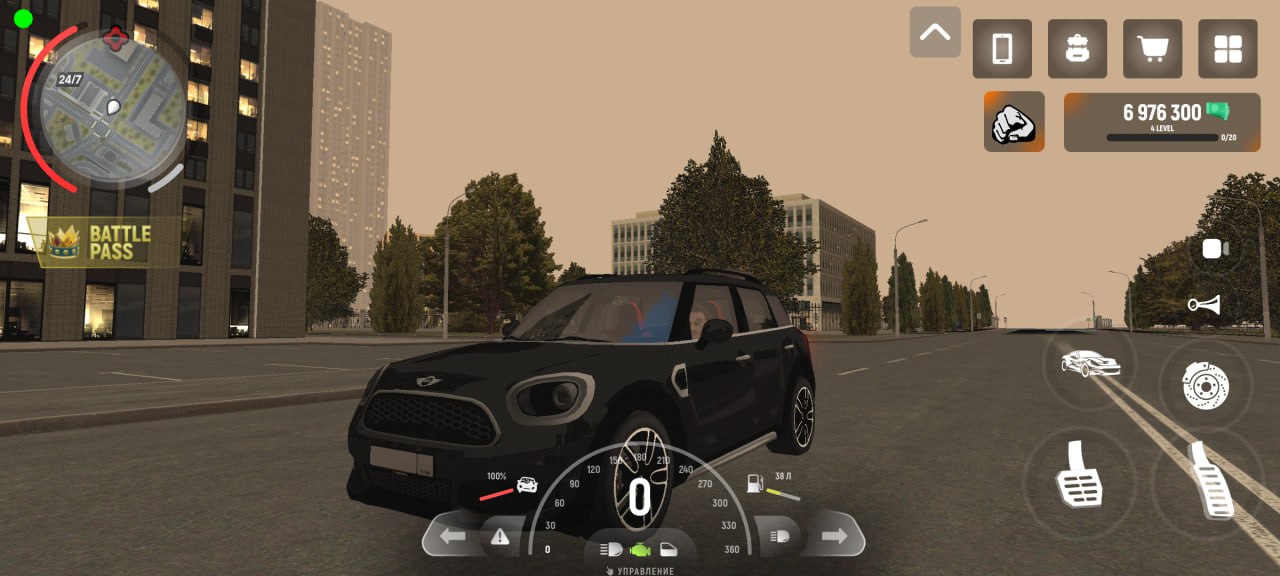
Task: Open the four-square grid menu
Action: coord(1227,49)
